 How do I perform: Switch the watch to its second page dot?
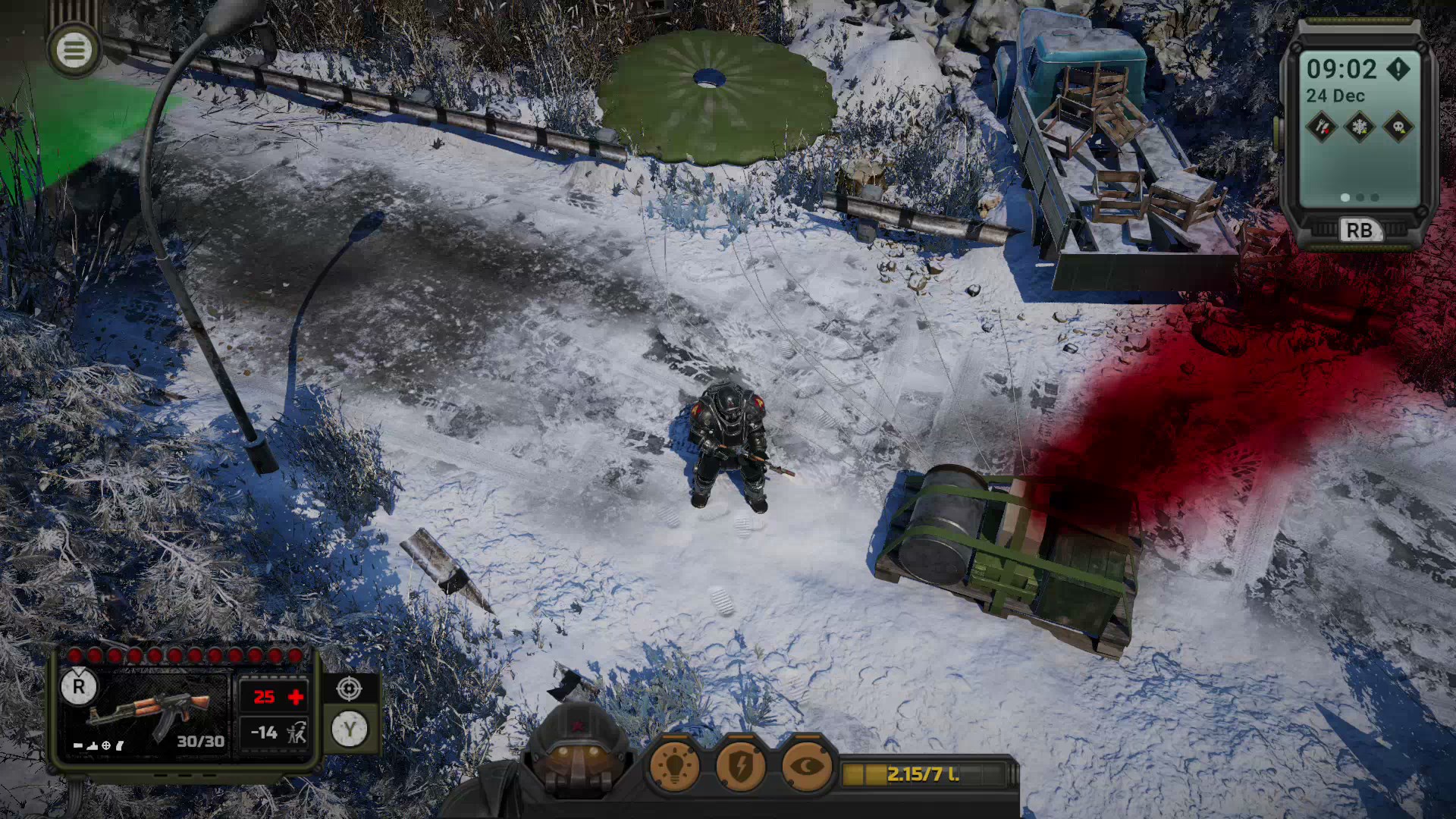coord(1360,197)
